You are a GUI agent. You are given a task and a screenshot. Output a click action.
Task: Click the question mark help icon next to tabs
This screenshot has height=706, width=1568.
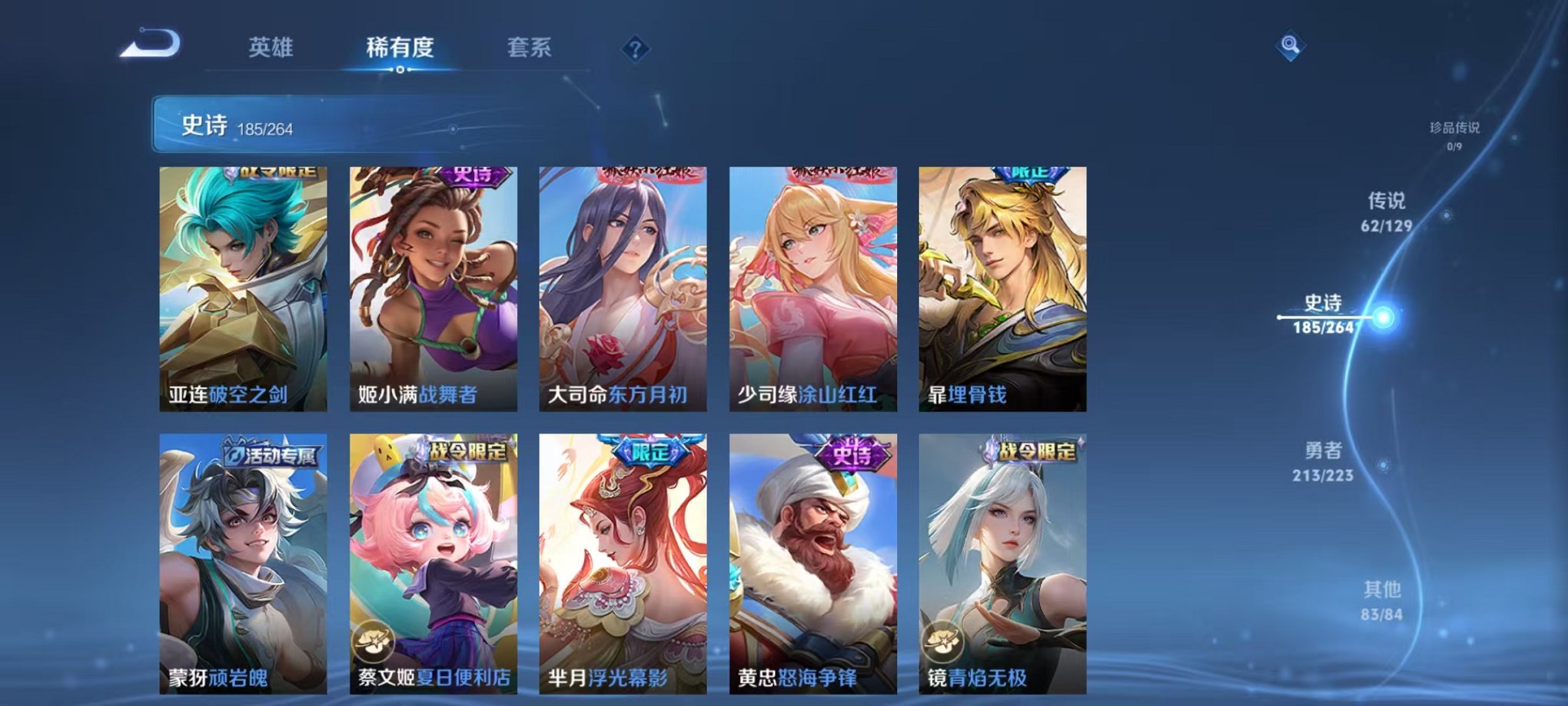coord(633,50)
